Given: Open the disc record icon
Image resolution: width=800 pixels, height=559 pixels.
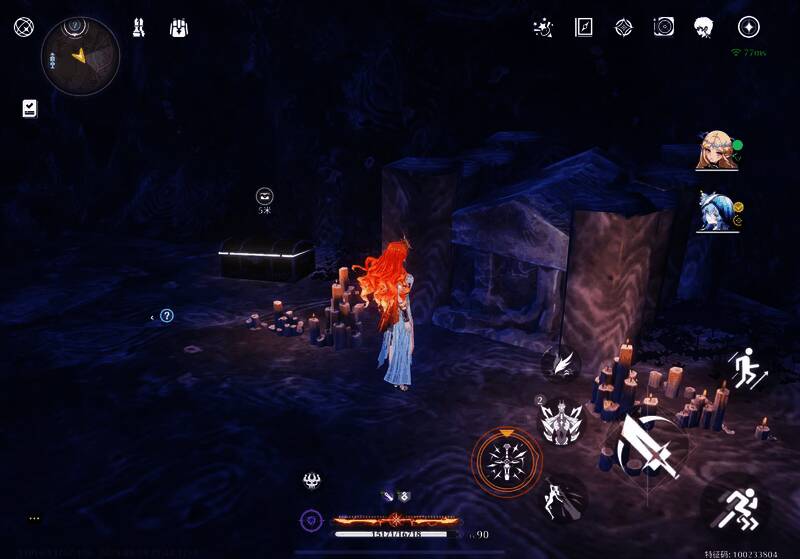Looking at the screenshot, I should (x=663, y=27).
